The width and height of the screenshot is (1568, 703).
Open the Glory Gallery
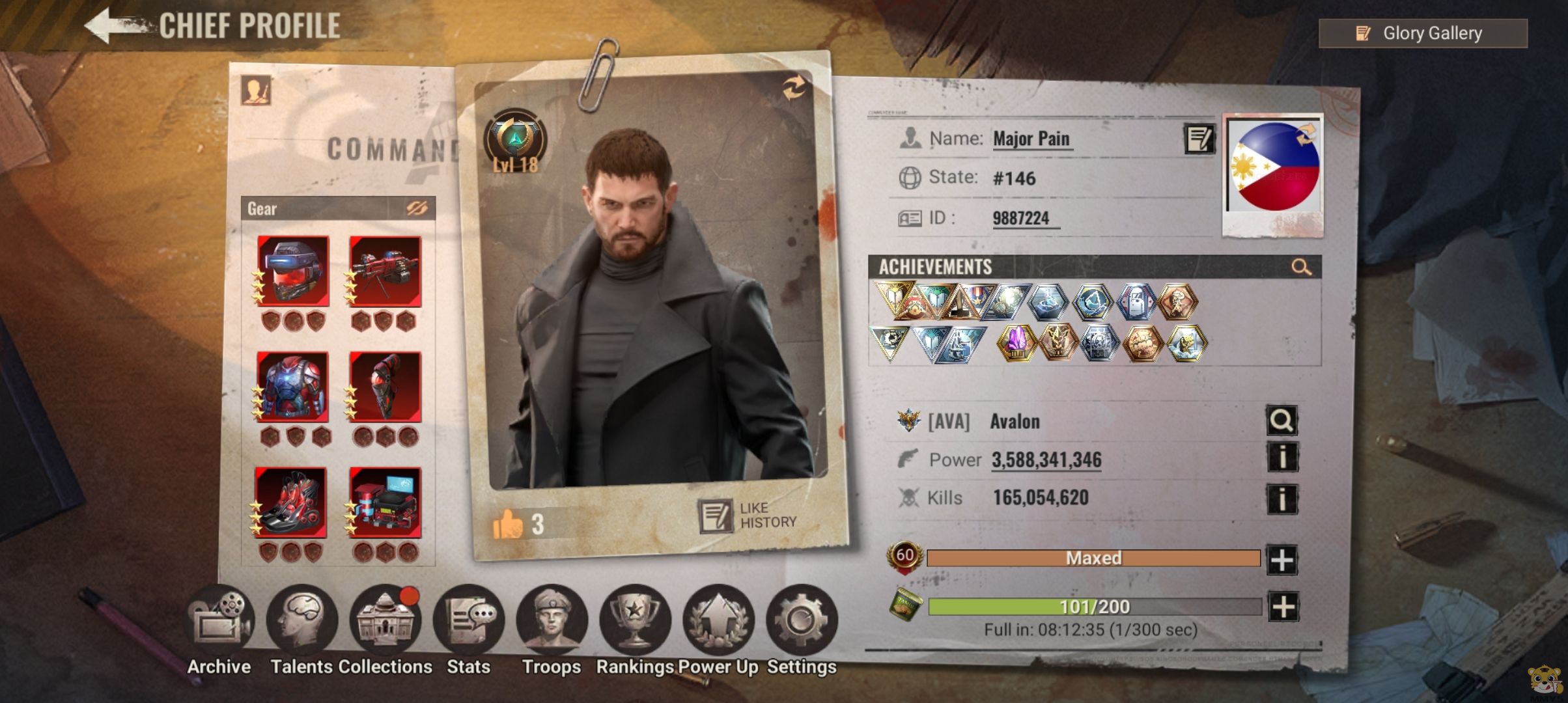(x=1423, y=33)
